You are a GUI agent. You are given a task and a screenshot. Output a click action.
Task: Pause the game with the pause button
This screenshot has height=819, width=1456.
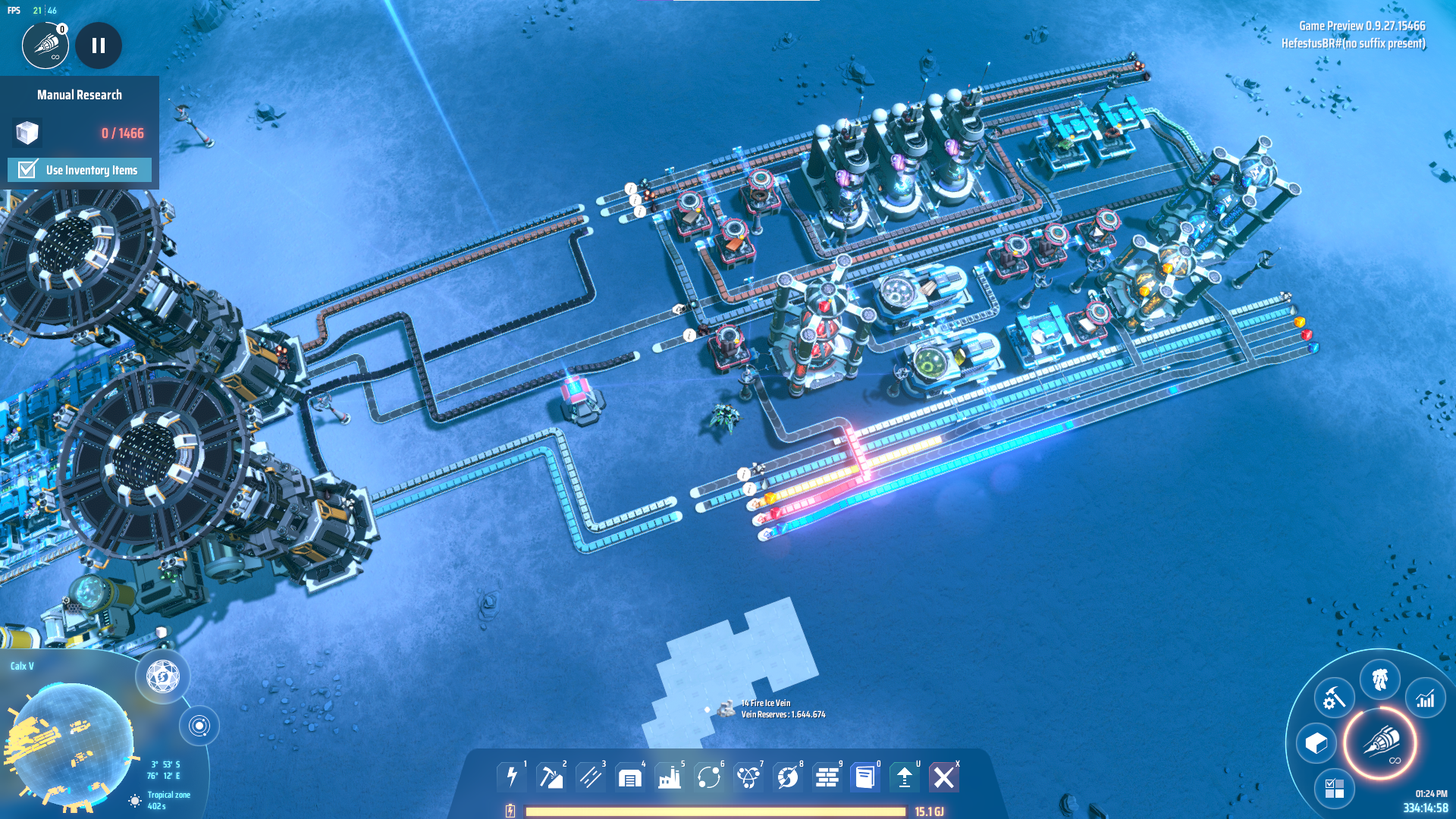click(x=99, y=45)
